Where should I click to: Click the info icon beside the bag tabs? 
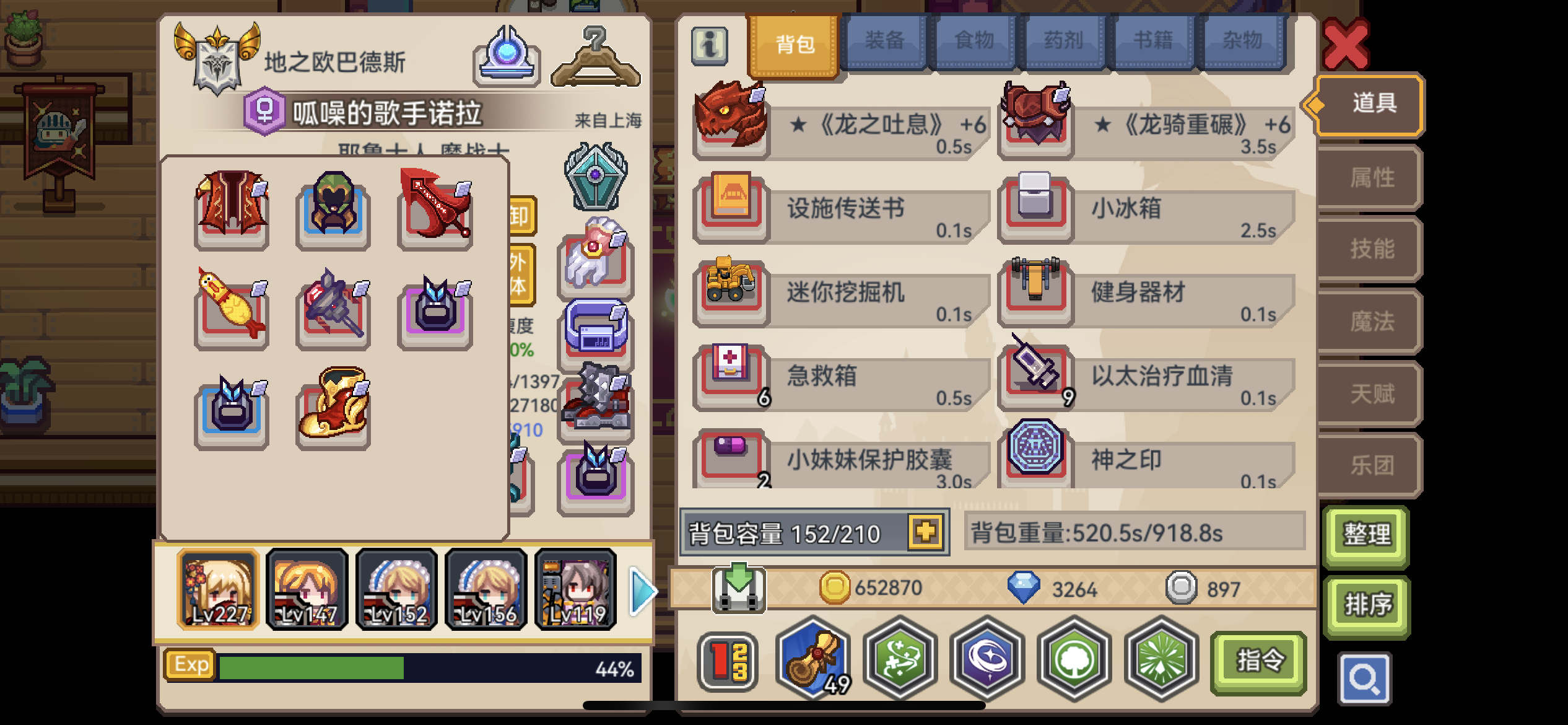[x=710, y=45]
